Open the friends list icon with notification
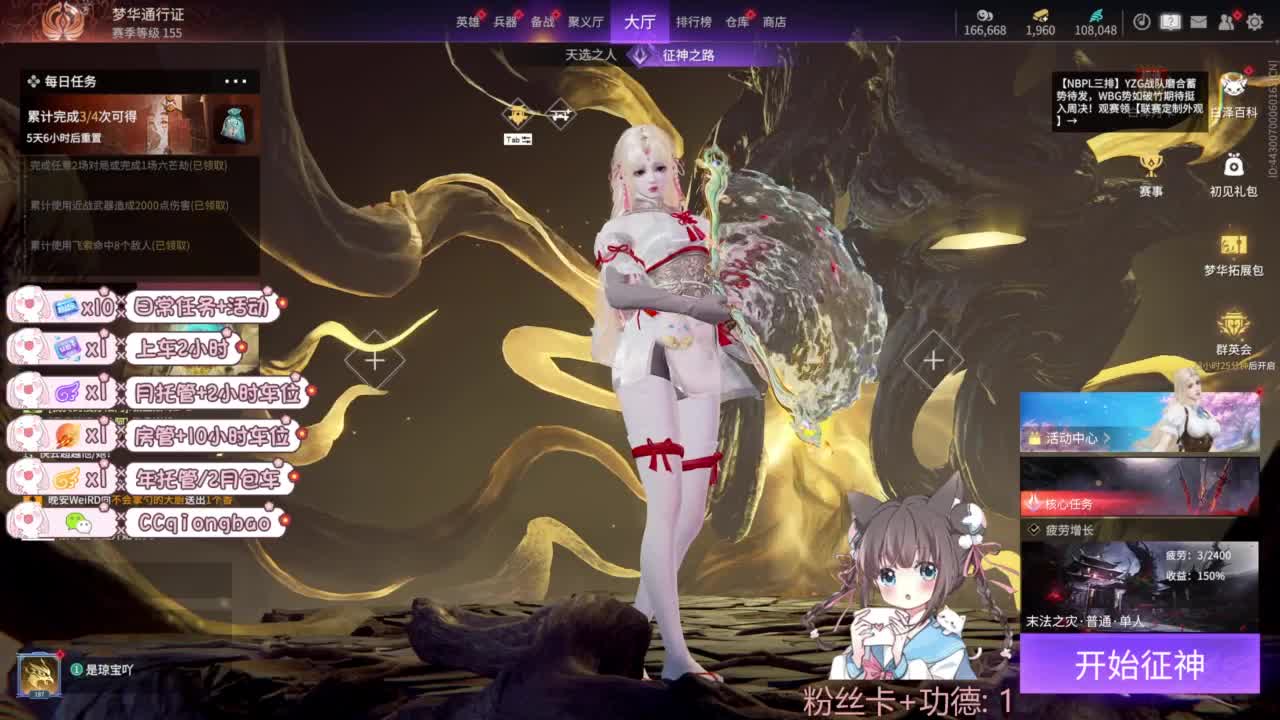 pyautogui.click(x=1227, y=21)
